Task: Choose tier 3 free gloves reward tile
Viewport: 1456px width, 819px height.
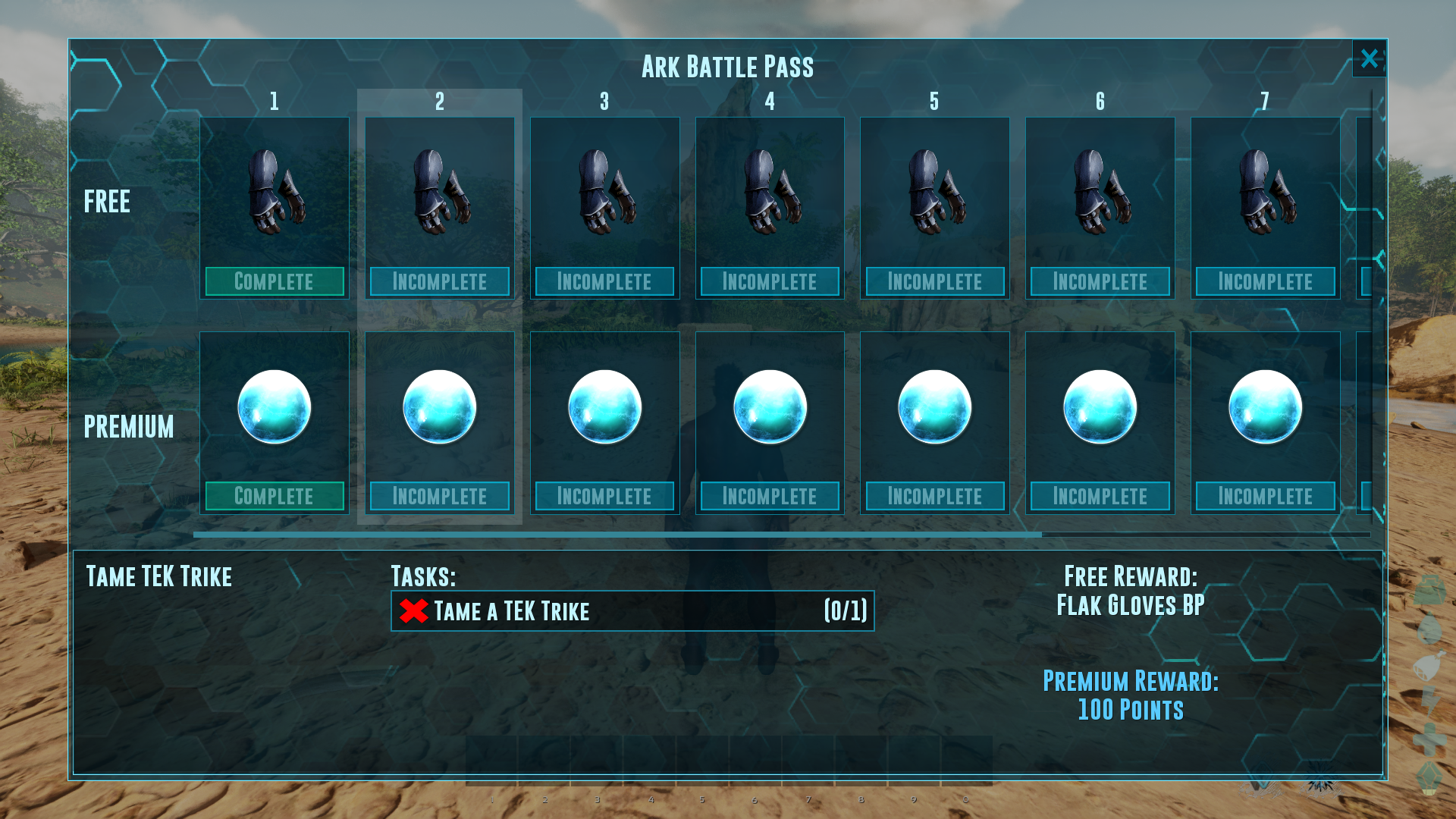Action: coord(604,192)
